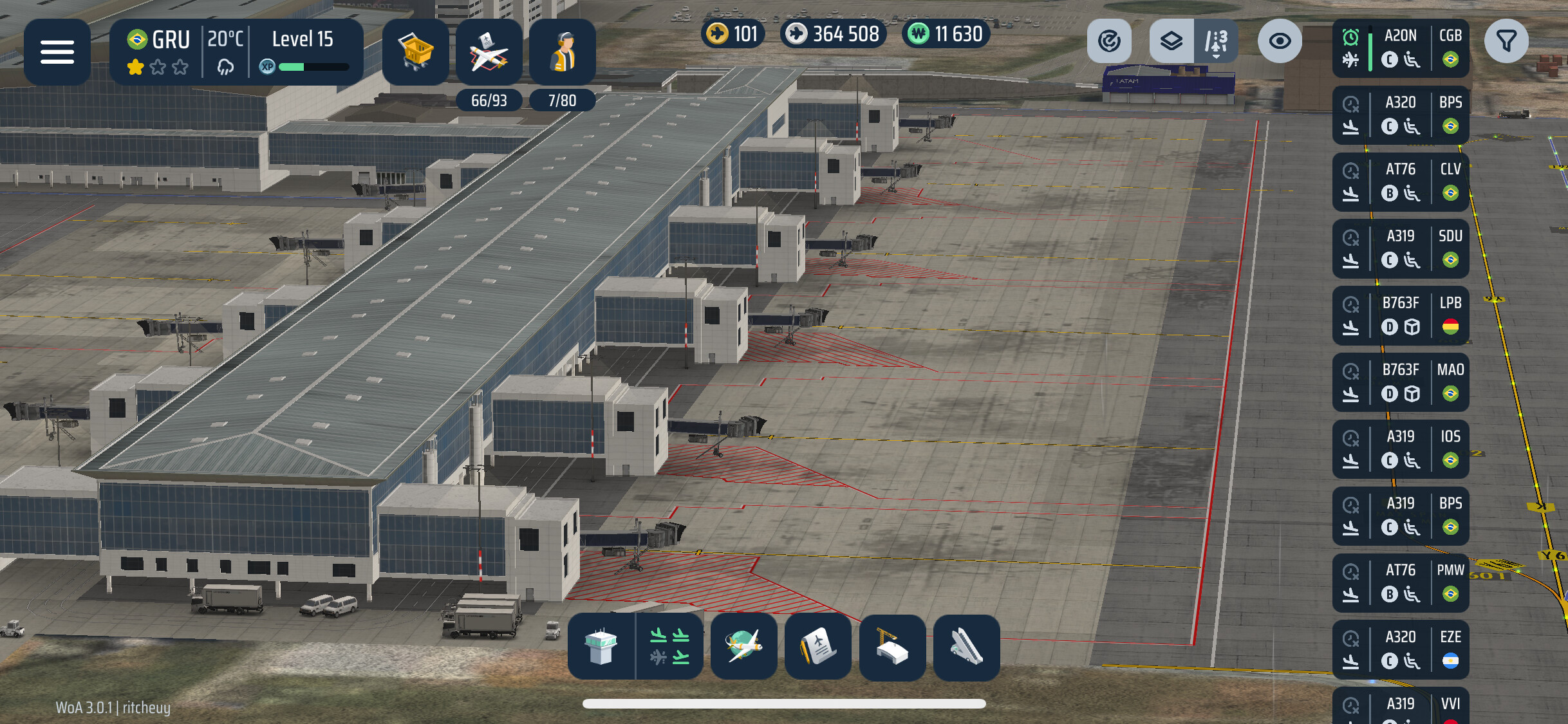The image size is (1568, 724).
Task: Open the airplane fleet panel
Action: [489, 52]
